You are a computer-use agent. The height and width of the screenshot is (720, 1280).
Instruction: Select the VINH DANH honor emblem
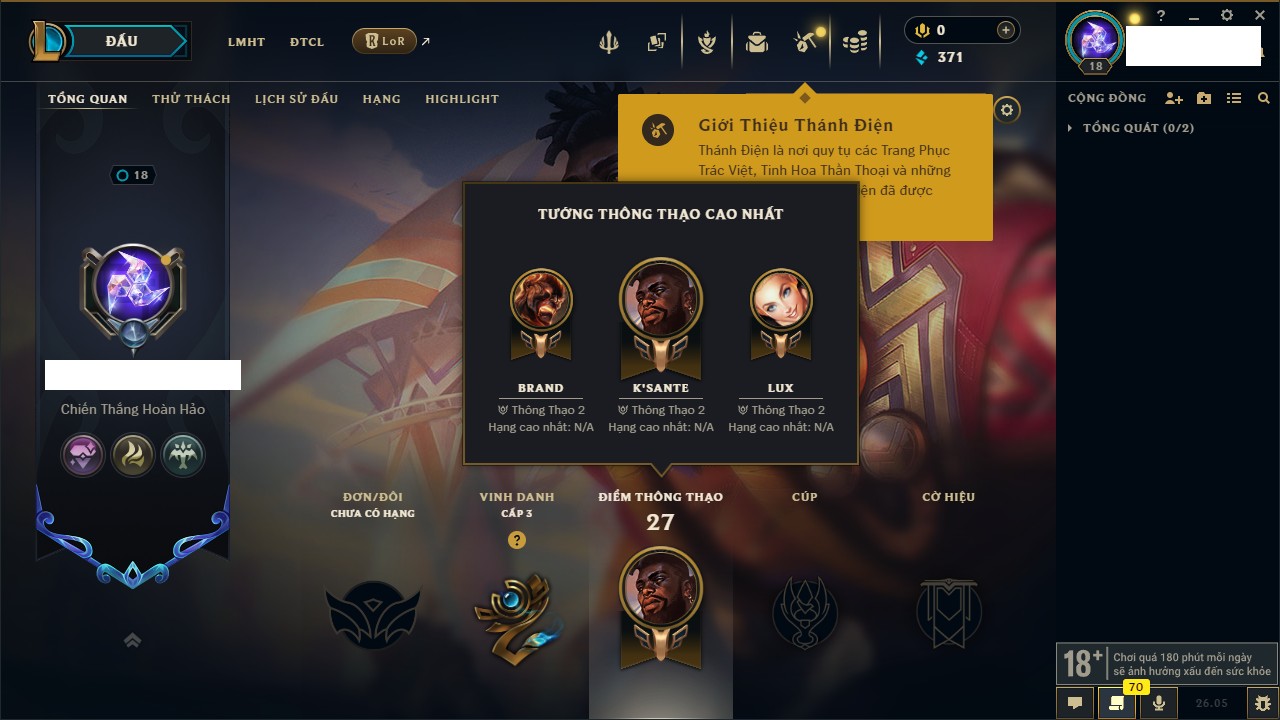pos(516,615)
